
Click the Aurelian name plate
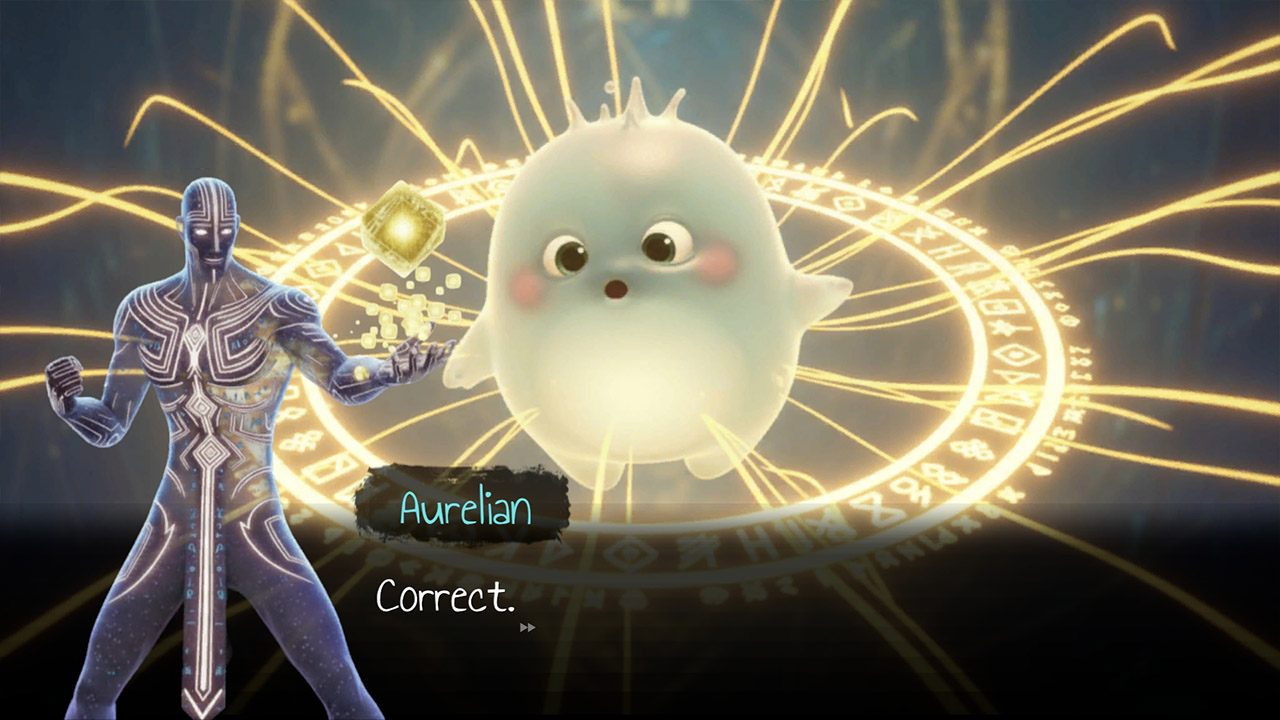point(465,510)
